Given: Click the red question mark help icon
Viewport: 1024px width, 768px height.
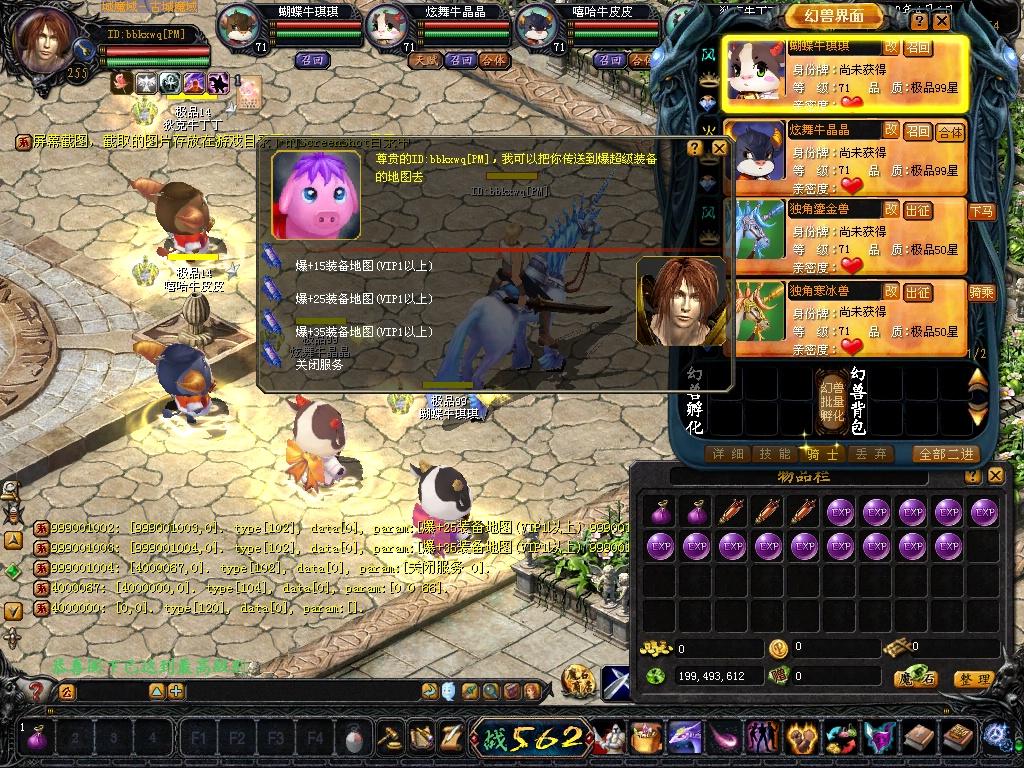Looking at the screenshot, I should [x=37, y=690].
